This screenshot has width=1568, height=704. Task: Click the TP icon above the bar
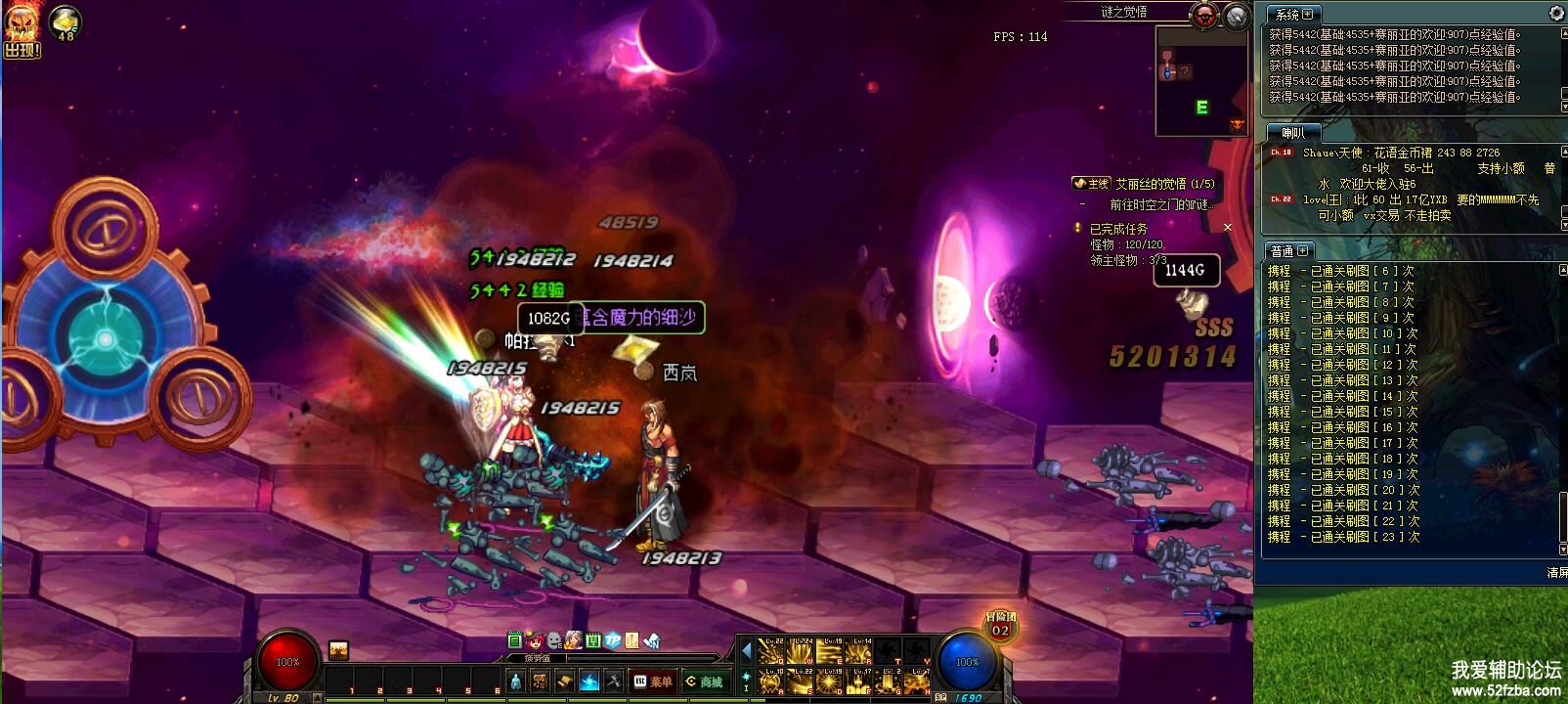(x=612, y=640)
